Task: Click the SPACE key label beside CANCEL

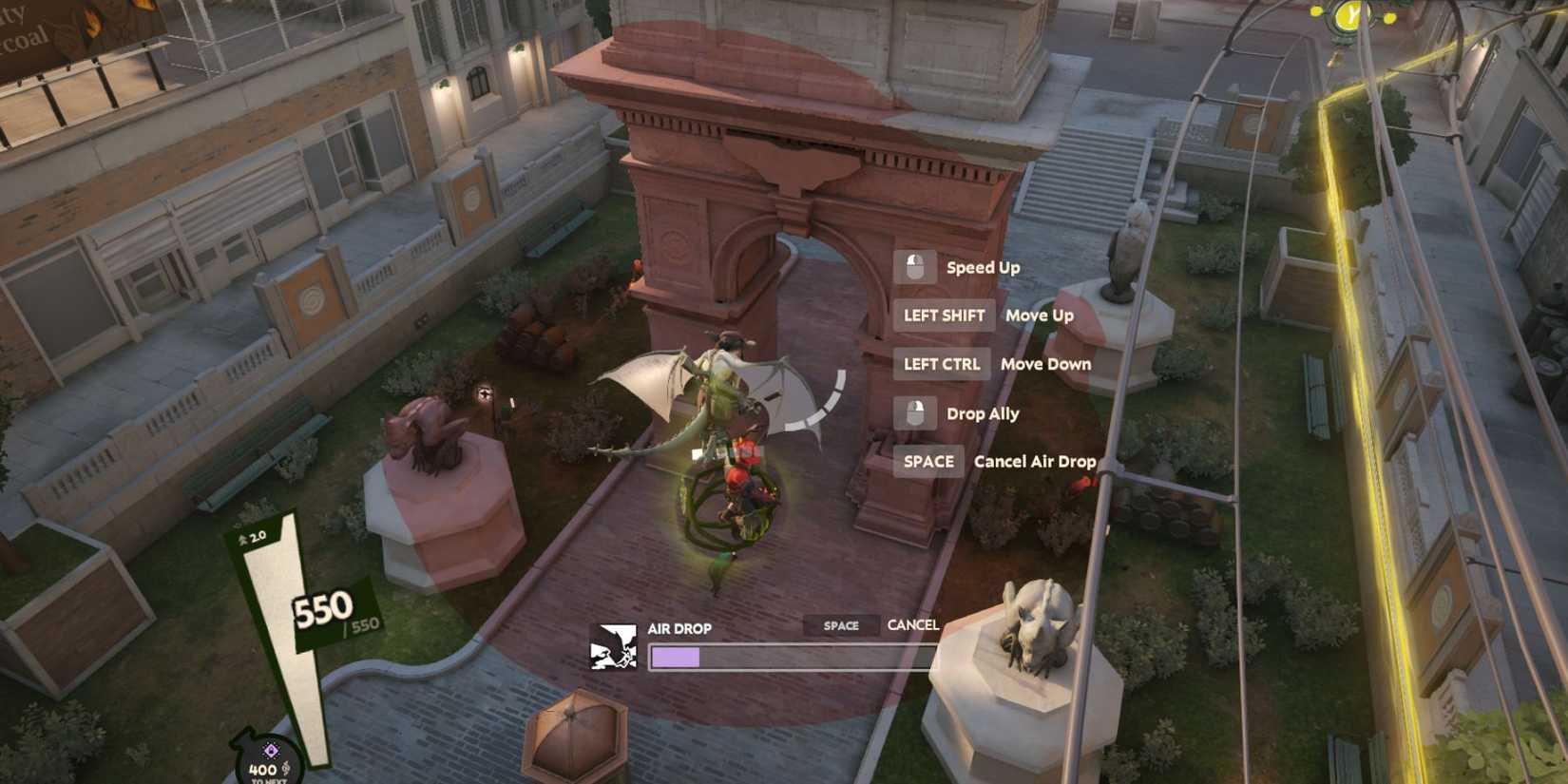Action: [840, 625]
